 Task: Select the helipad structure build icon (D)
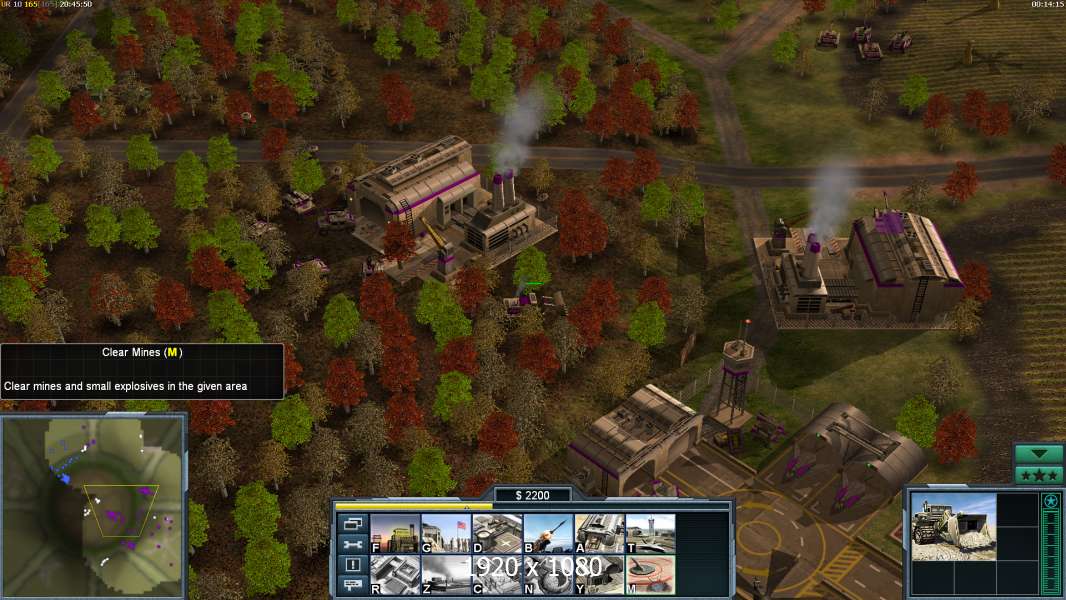click(497, 533)
